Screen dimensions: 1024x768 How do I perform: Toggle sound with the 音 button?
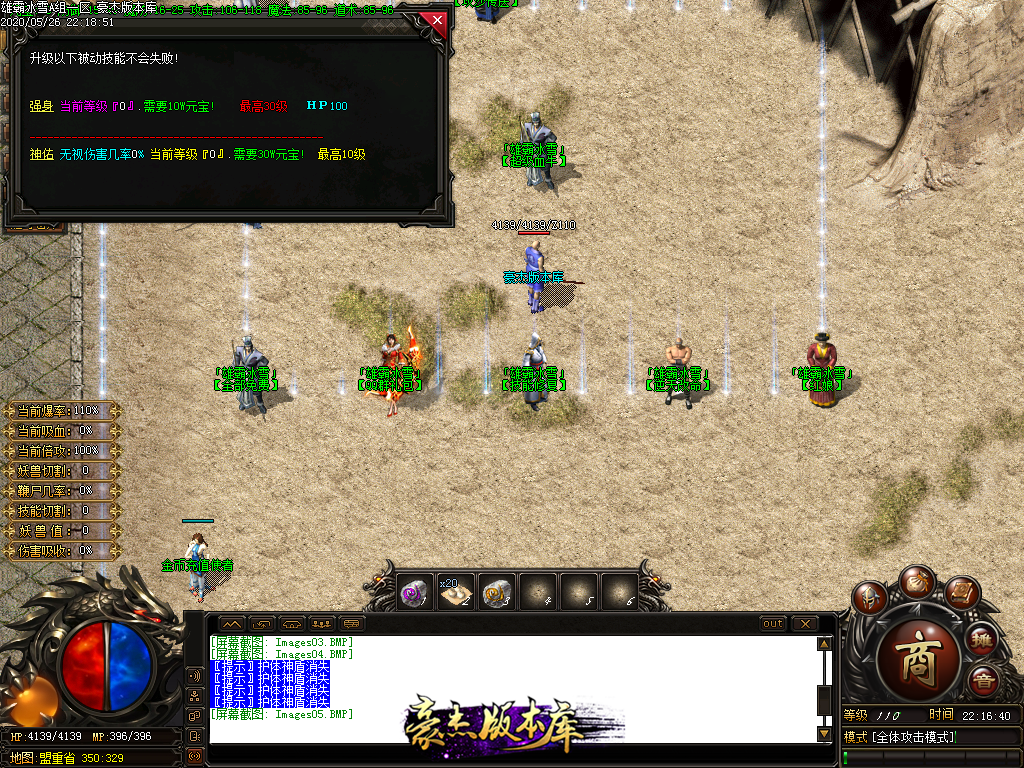[x=982, y=682]
